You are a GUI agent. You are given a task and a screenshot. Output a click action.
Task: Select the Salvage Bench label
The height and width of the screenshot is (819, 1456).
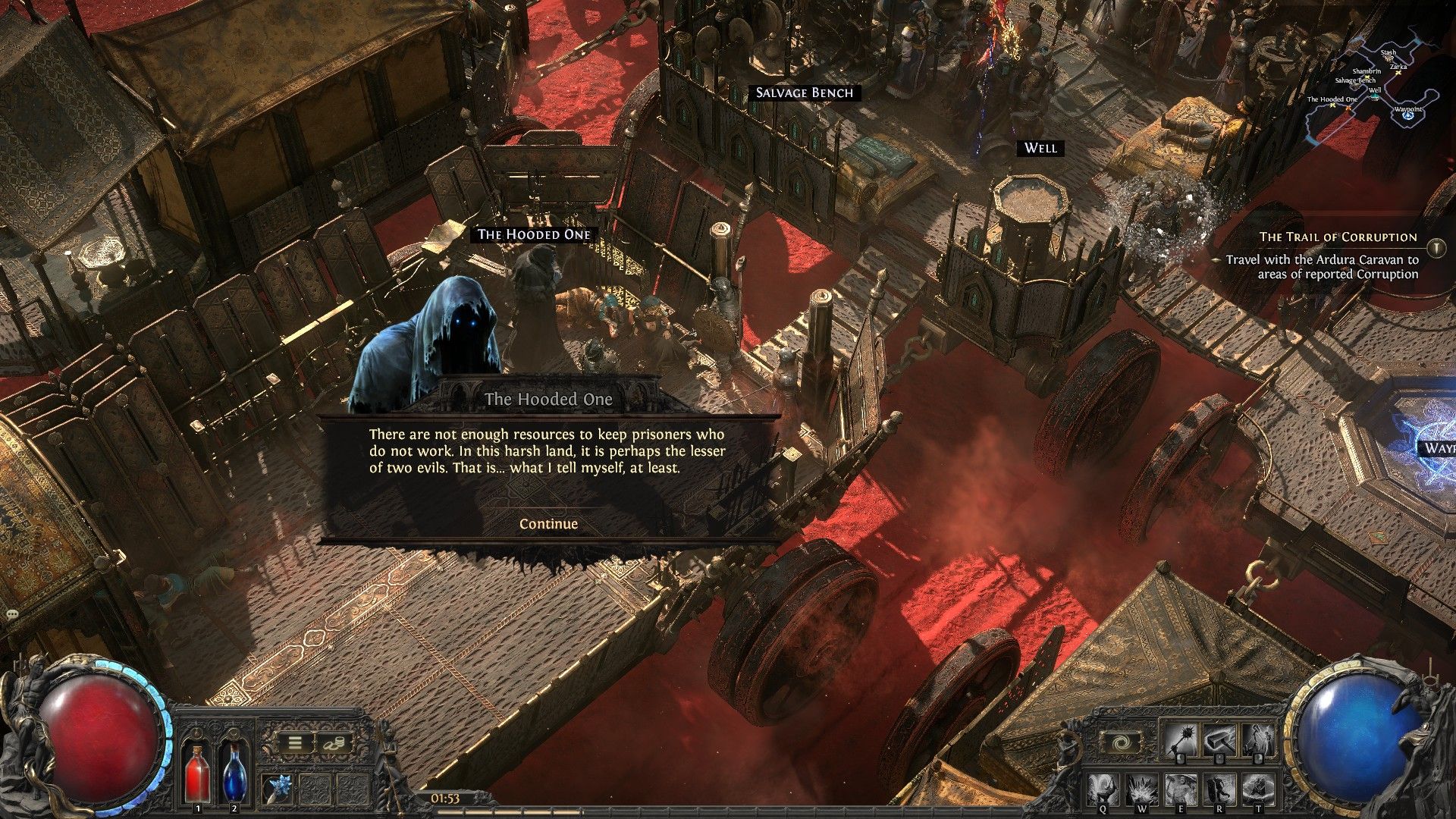coord(804,93)
